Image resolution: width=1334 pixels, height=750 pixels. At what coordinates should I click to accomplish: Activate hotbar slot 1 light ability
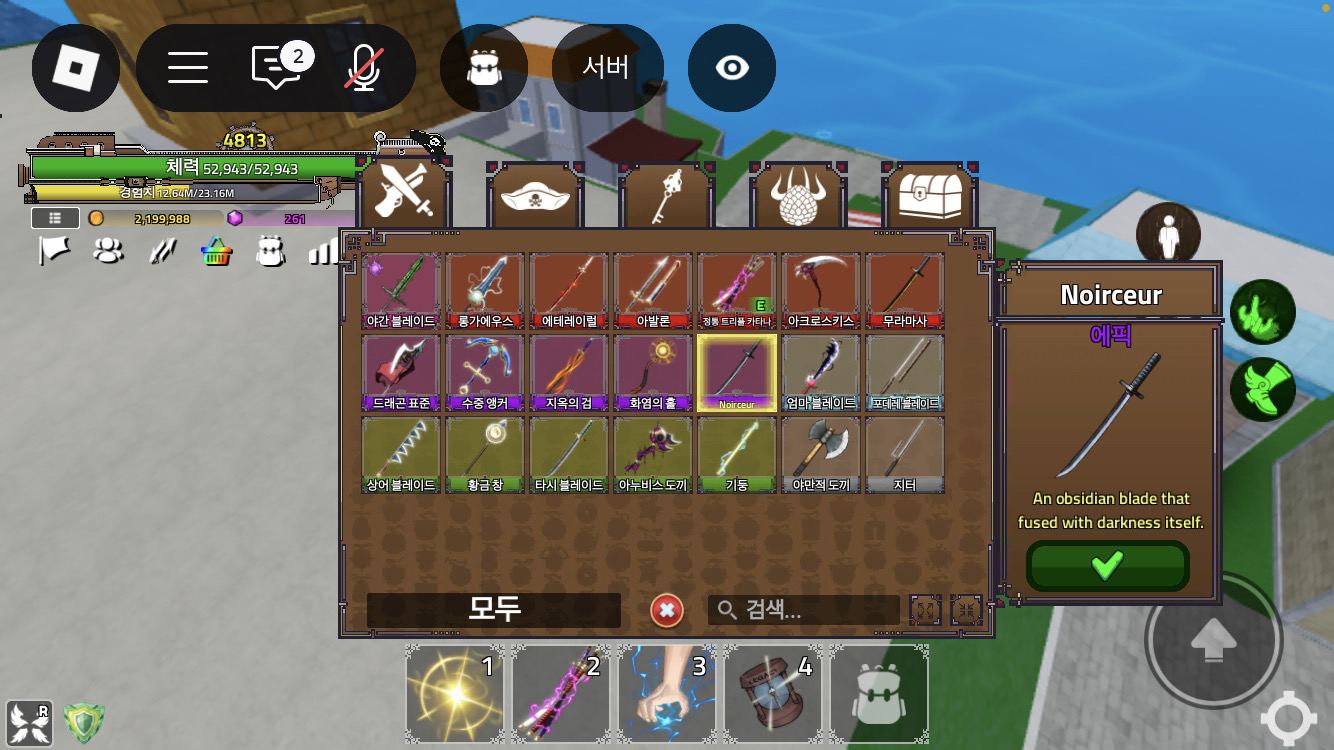tap(456, 694)
